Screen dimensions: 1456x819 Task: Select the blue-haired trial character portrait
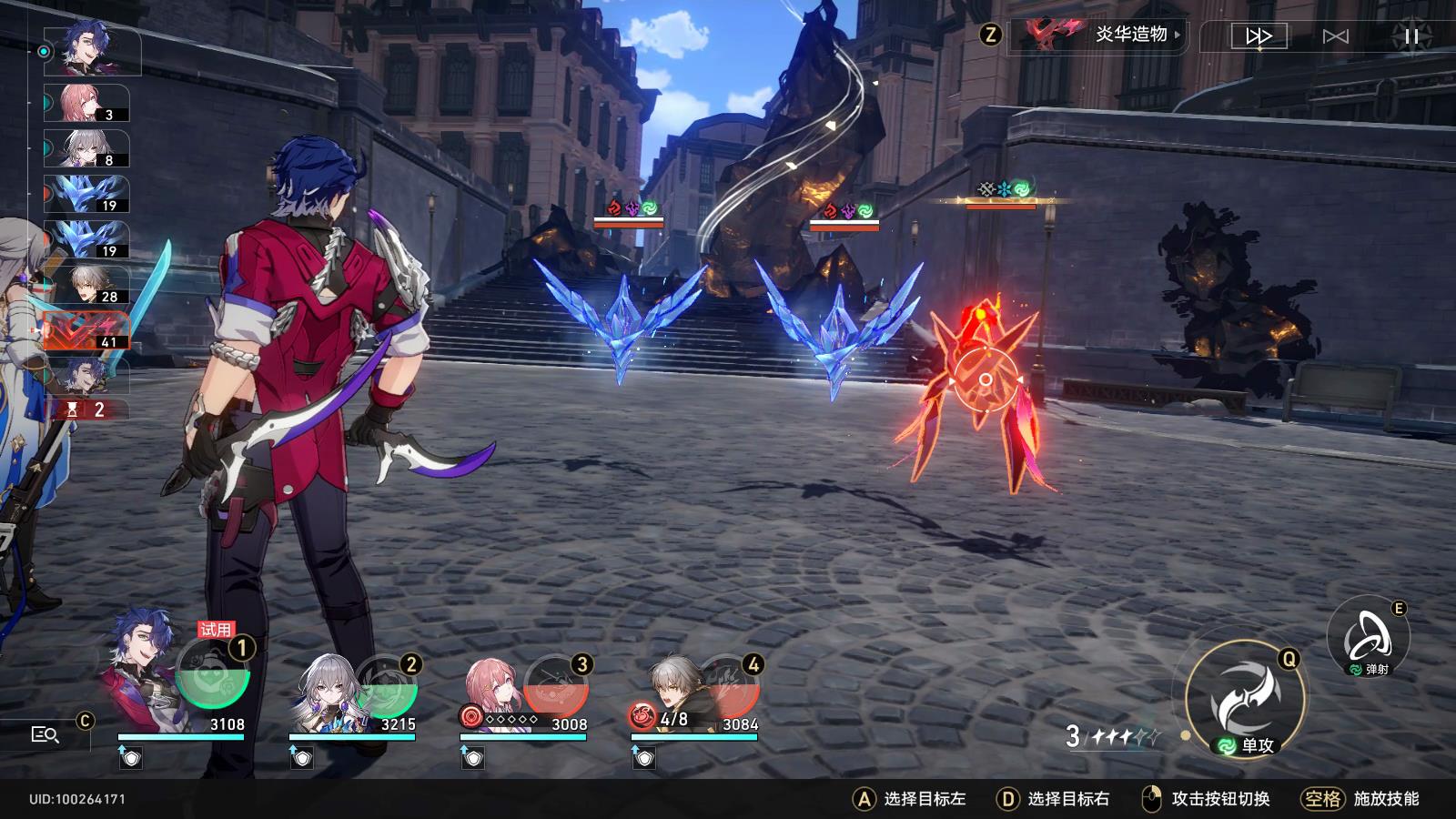pos(146,670)
